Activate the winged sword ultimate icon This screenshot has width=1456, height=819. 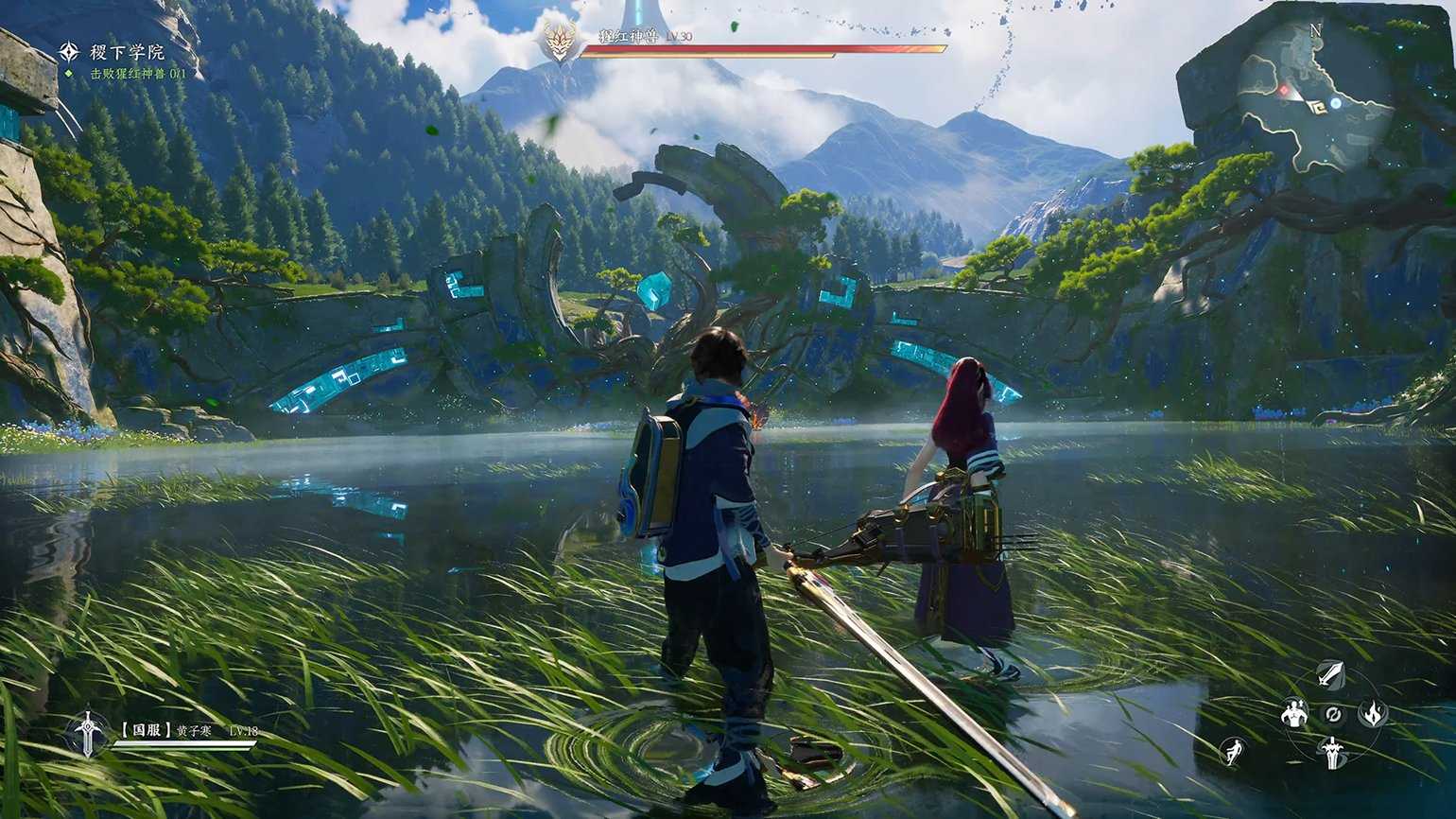point(1332,752)
